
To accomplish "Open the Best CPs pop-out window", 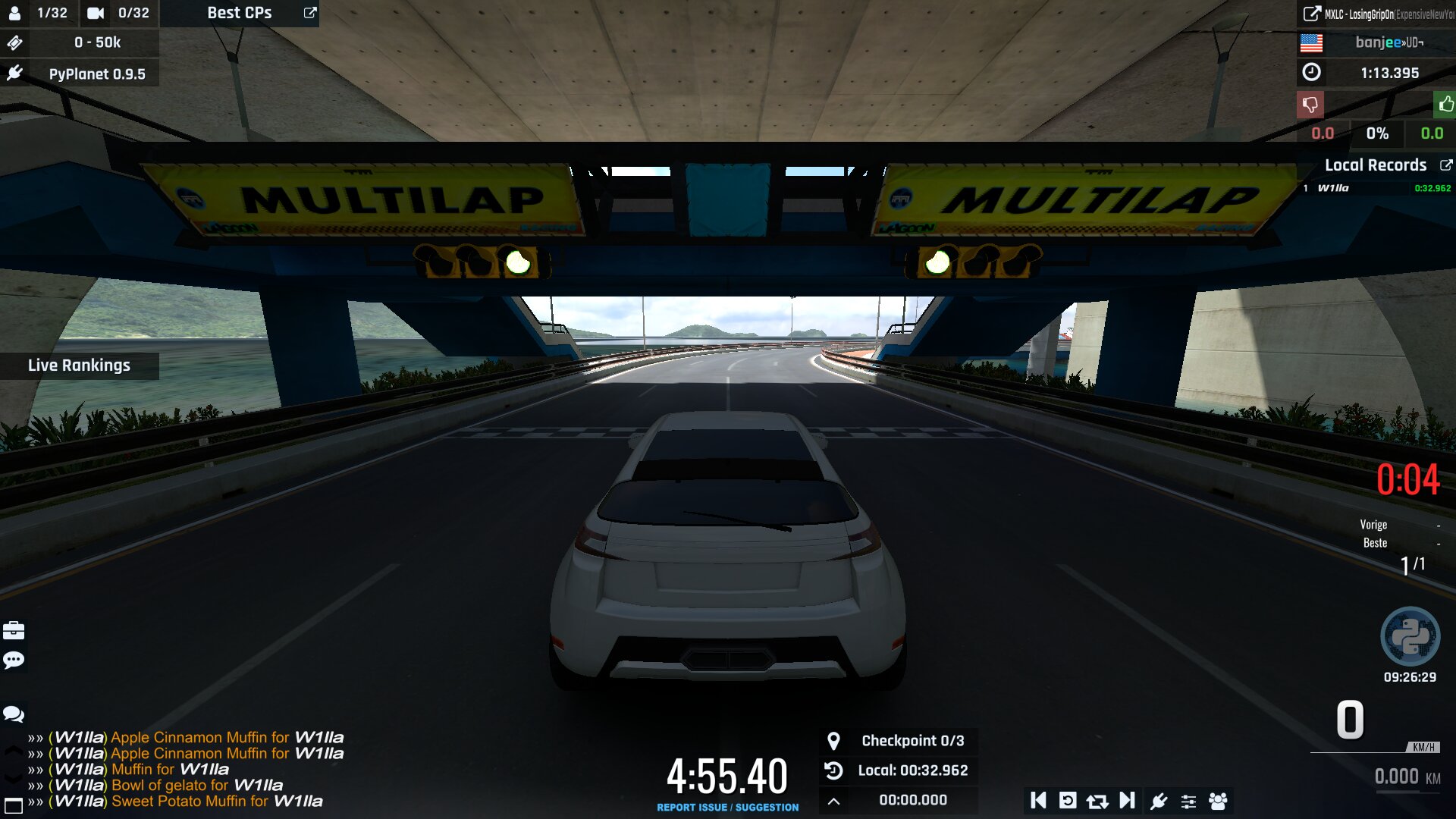I will click(x=310, y=13).
